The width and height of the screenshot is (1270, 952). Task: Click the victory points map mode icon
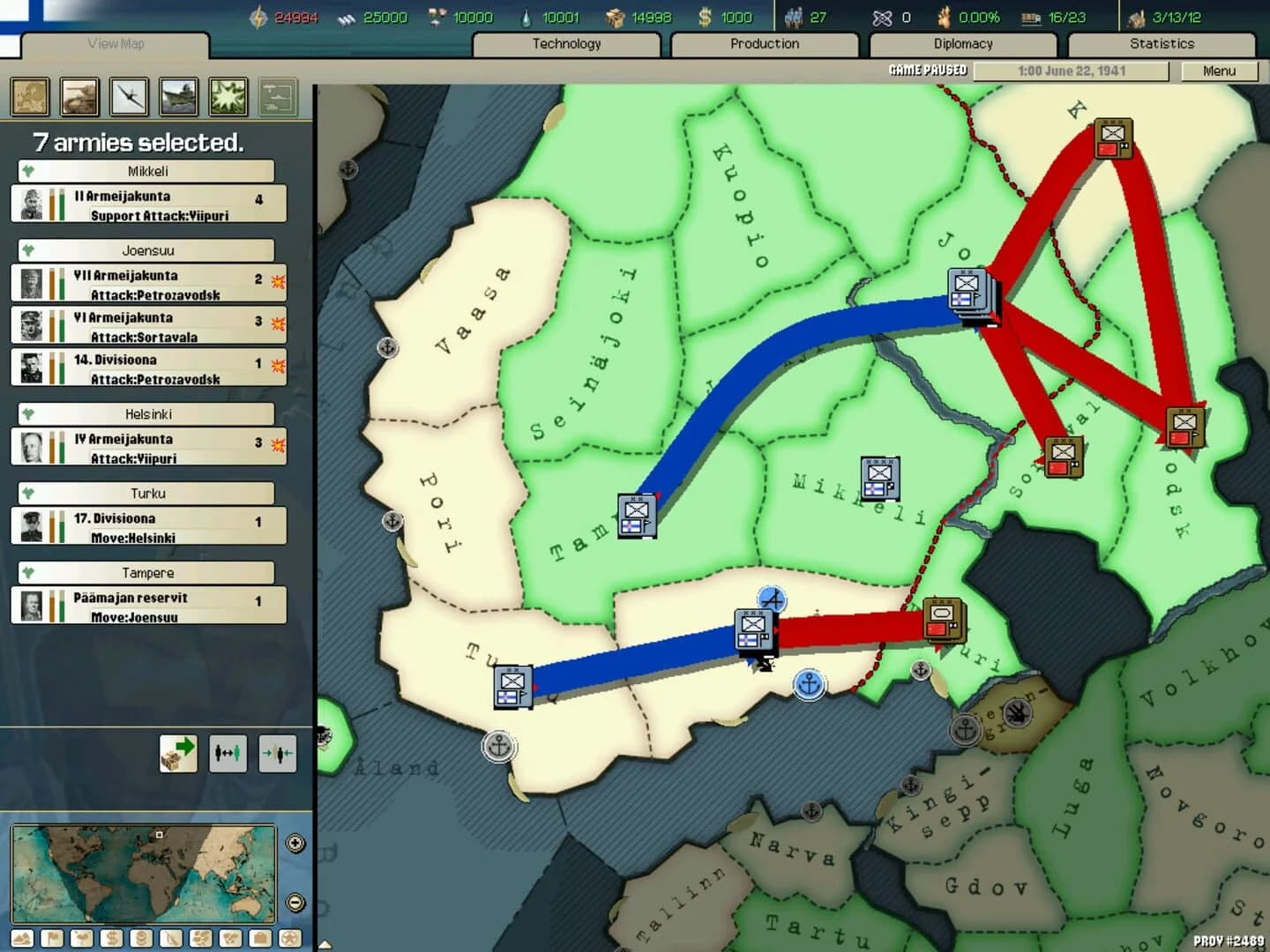(289, 938)
